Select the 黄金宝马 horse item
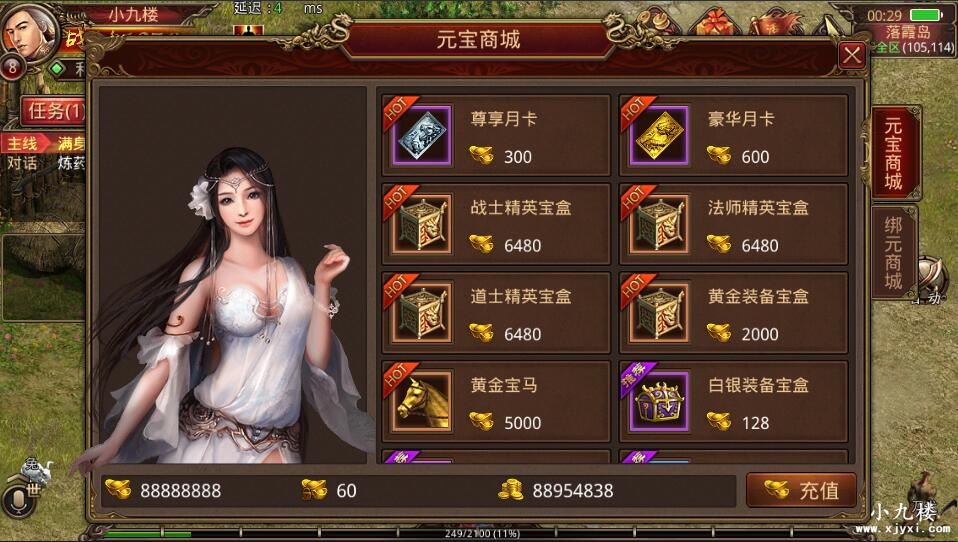The width and height of the screenshot is (958, 542). tap(496, 400)
